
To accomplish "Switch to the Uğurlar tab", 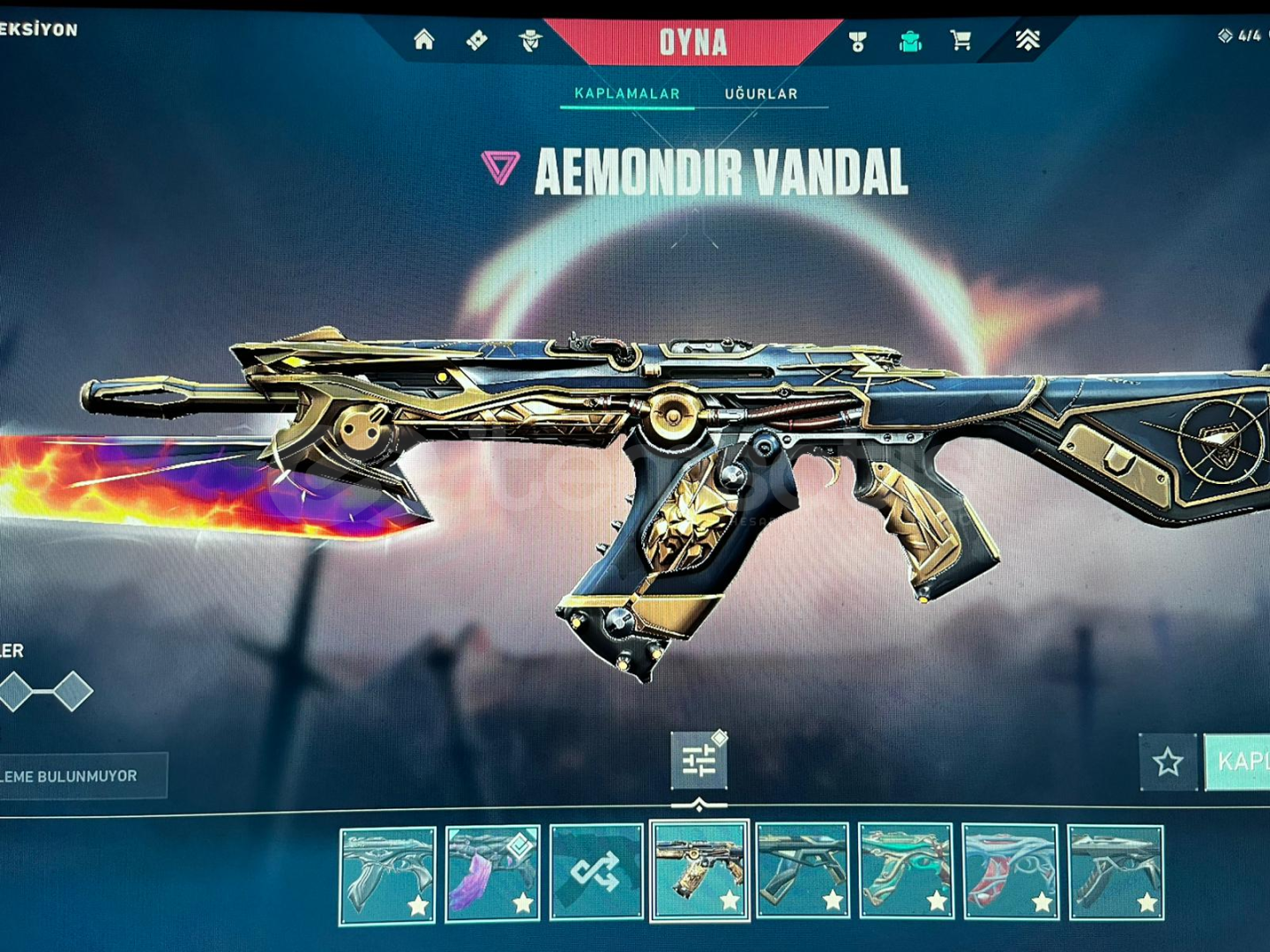I will click(x=761, y=93).
